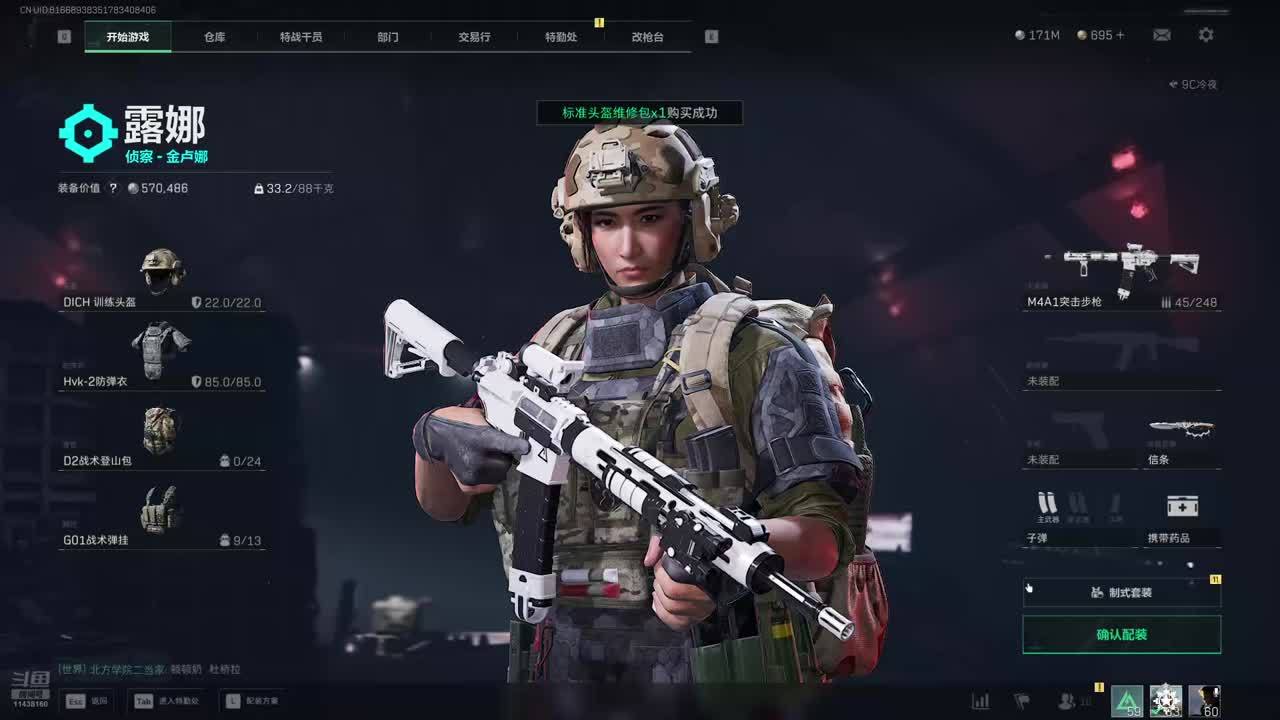Image resolution: width=1280 pixels, height=720 pixels.
Task: Select the 开始游戏 tab
Action: [128, 37]
